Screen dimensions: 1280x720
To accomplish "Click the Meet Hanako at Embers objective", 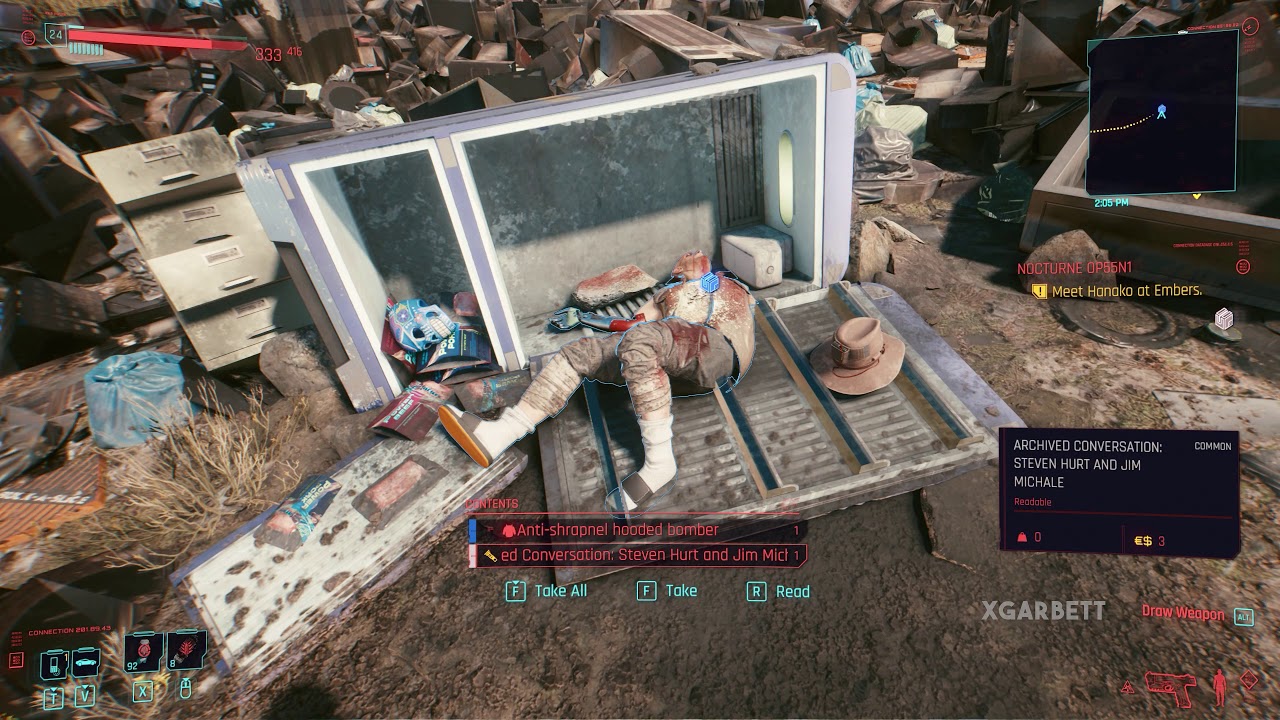I will (1119, 291).
